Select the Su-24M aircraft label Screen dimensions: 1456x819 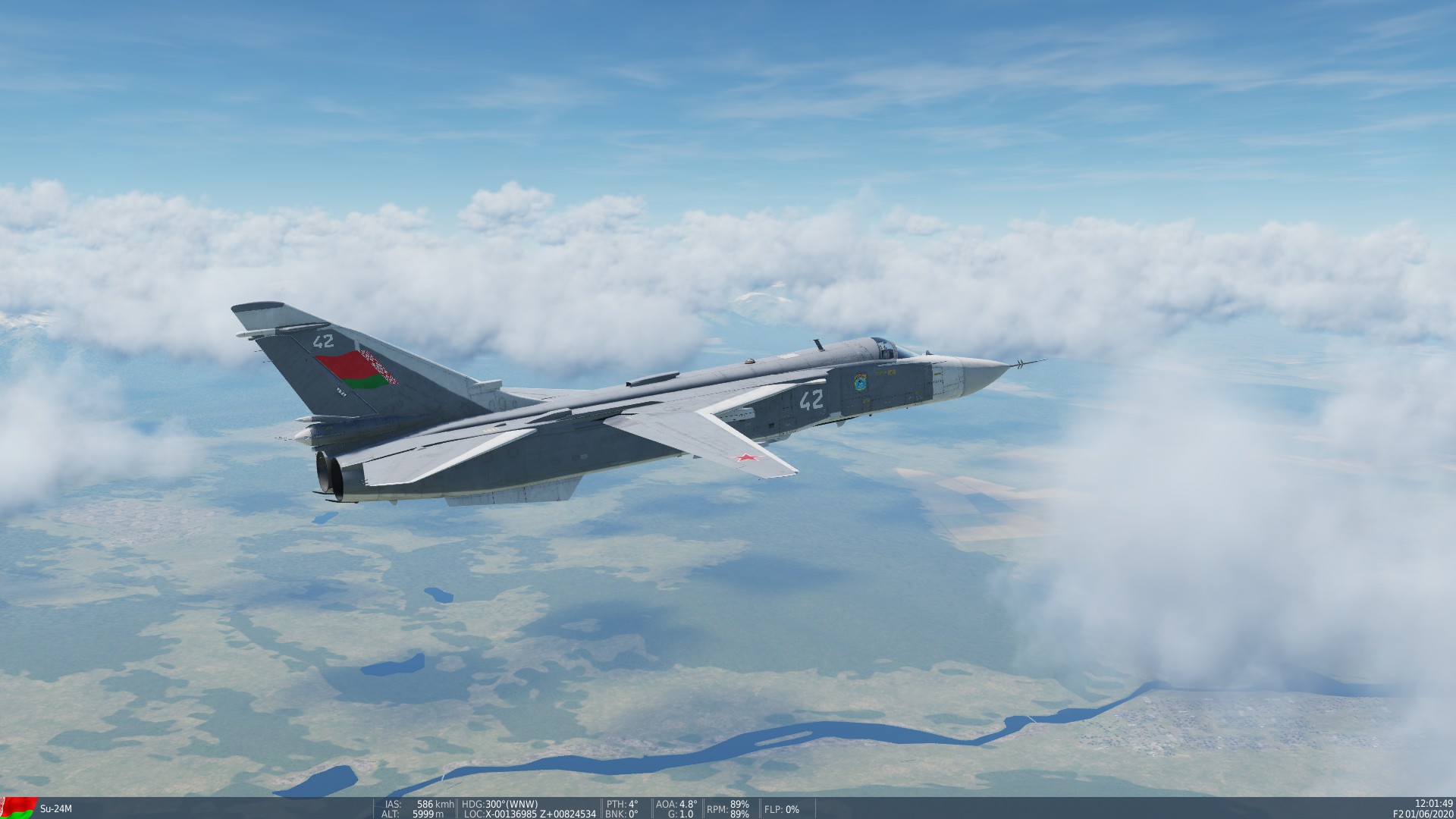(x=55, y=809)
